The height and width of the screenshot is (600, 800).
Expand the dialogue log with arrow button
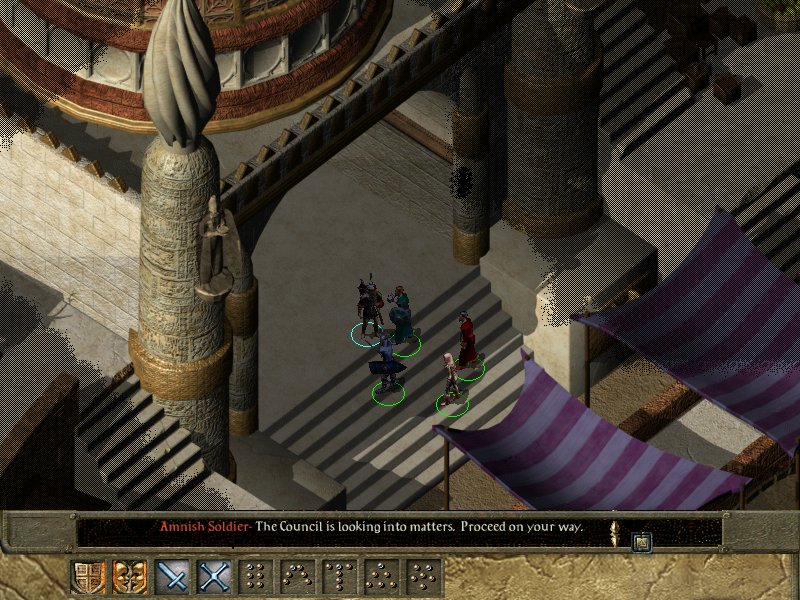click(642, 542)
